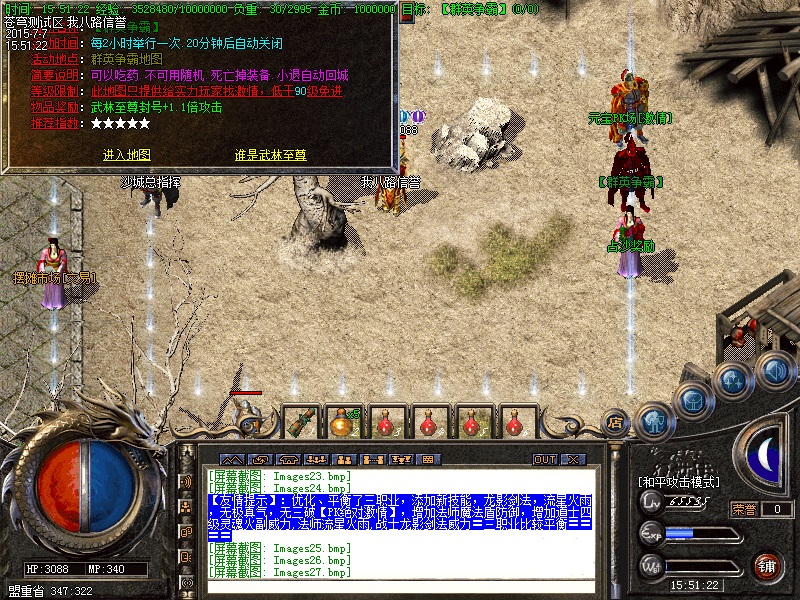Close the game with the X button

(572, 459)
